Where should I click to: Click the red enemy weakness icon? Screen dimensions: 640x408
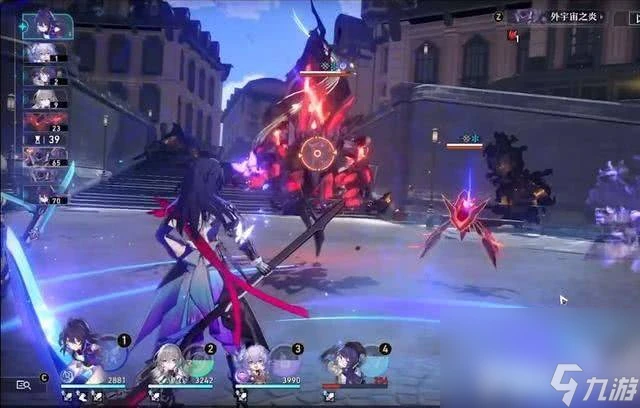tap(513, 36)
